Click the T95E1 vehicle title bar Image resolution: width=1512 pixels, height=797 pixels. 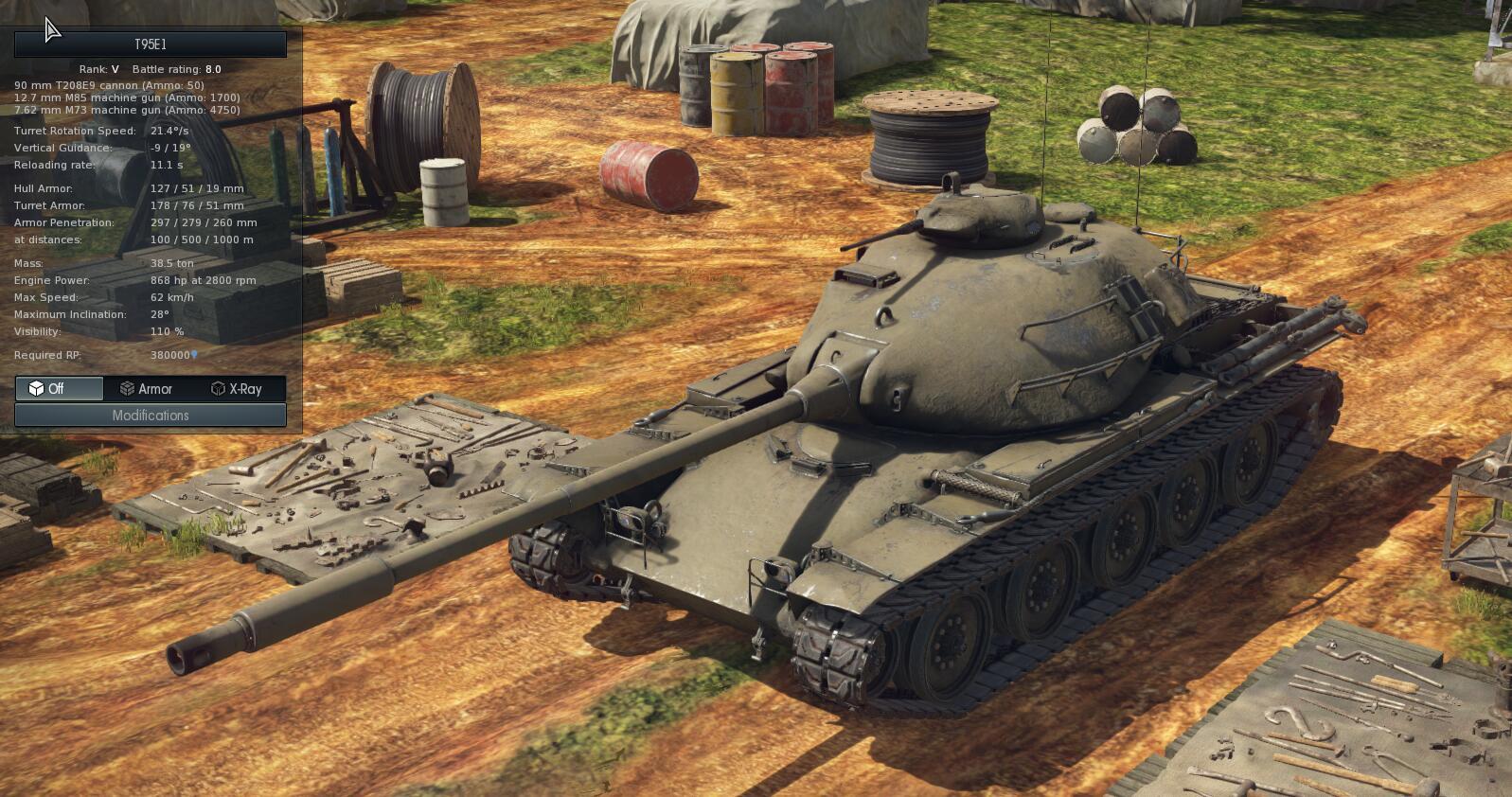coord(151,44)
